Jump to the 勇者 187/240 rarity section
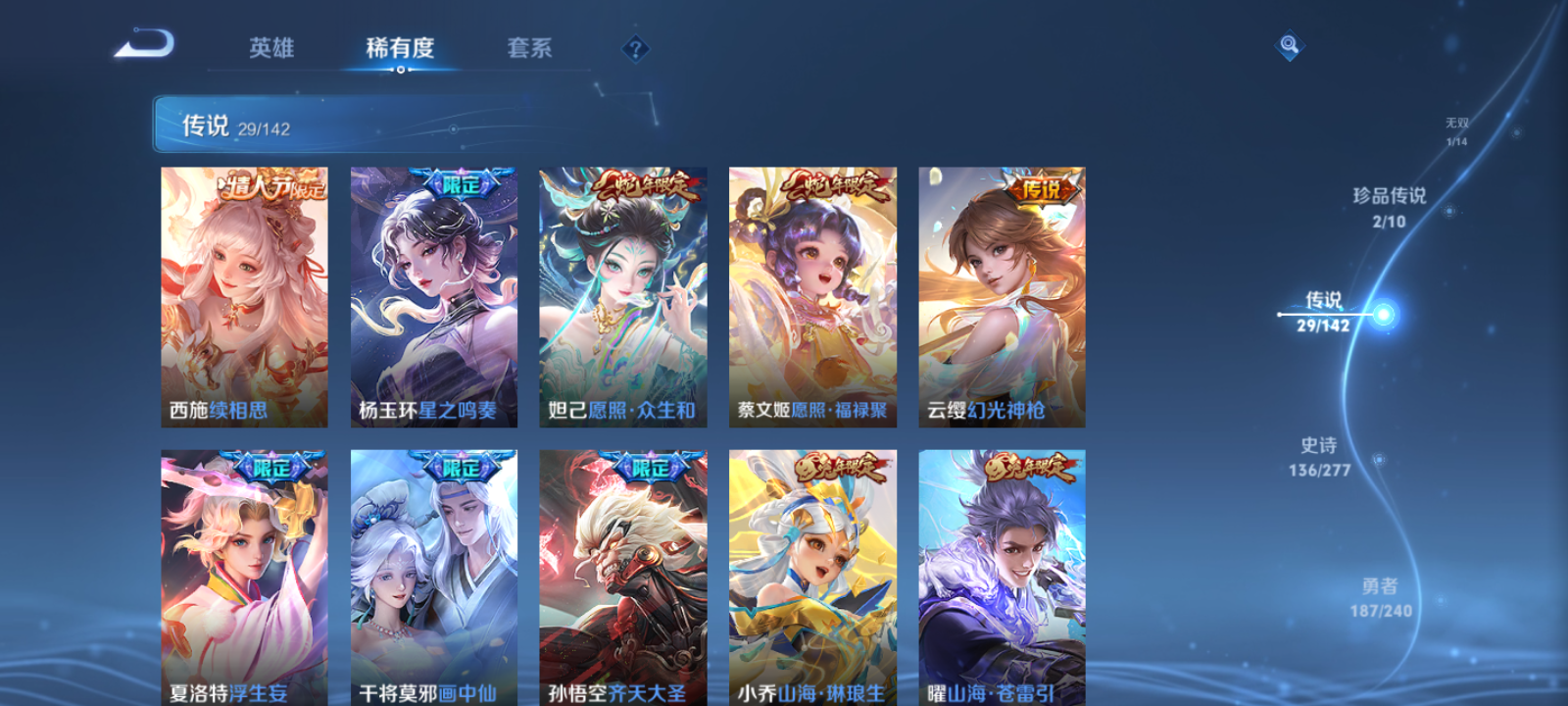The image size is (1568, 706). [x=1377, y=594]
